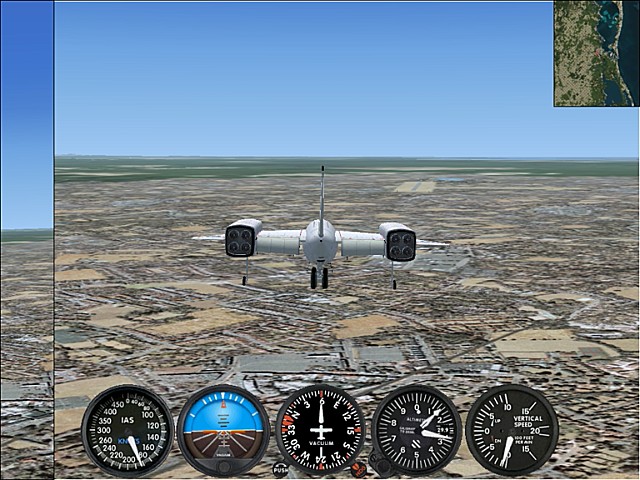Click the IAS airspeed indicator gauge
The height and width of the screenshot is (480, 640).
click(x=127, y=430)
